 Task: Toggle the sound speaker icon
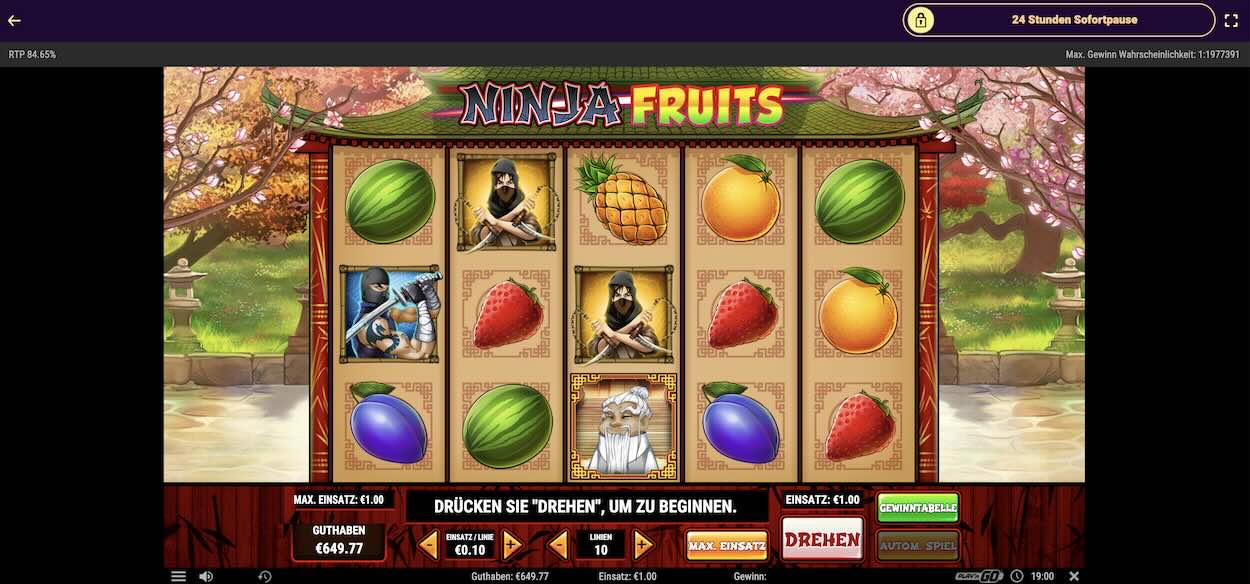click(205, 576)
